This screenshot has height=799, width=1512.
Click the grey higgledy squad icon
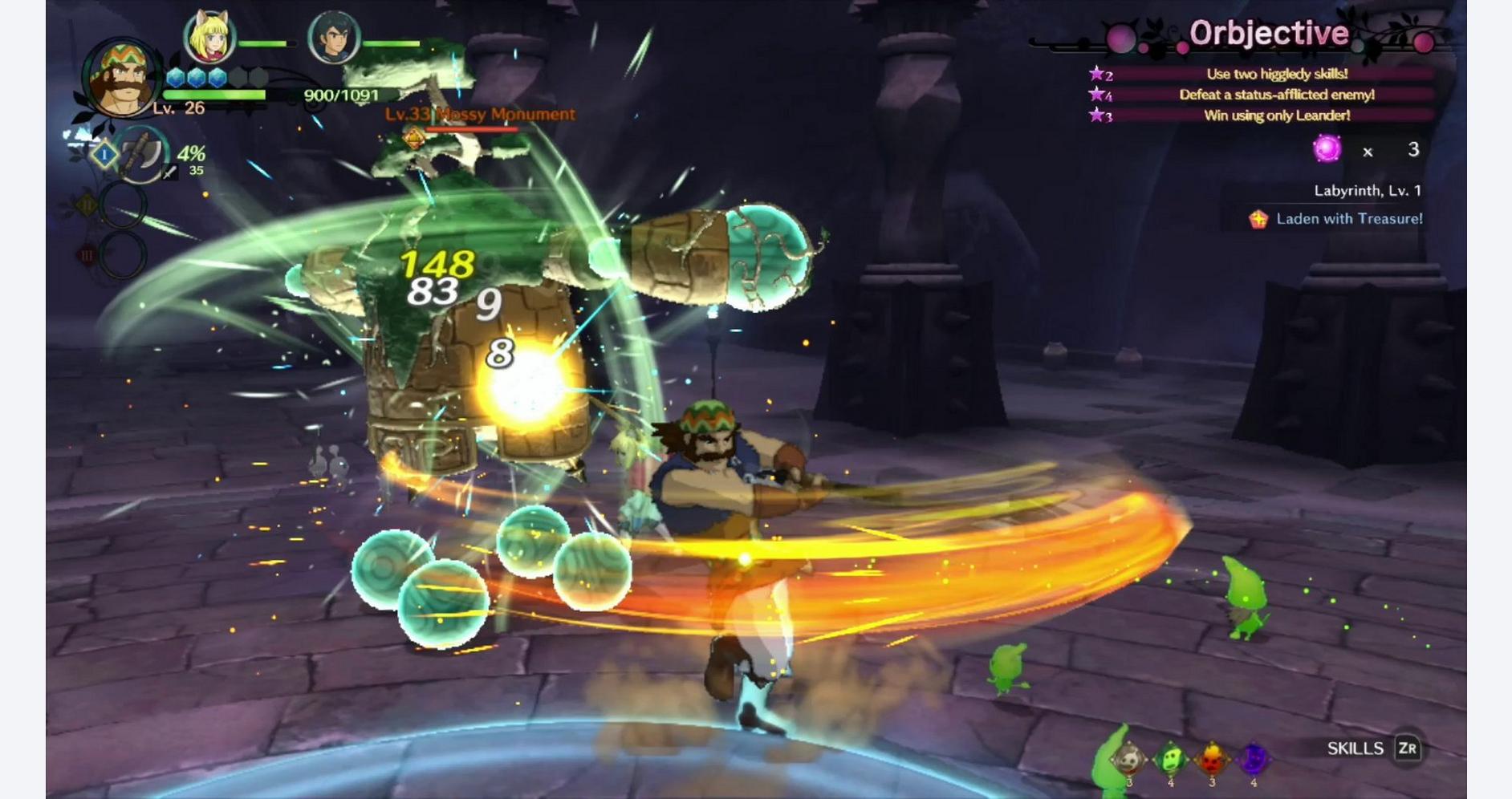[1128, 759]
